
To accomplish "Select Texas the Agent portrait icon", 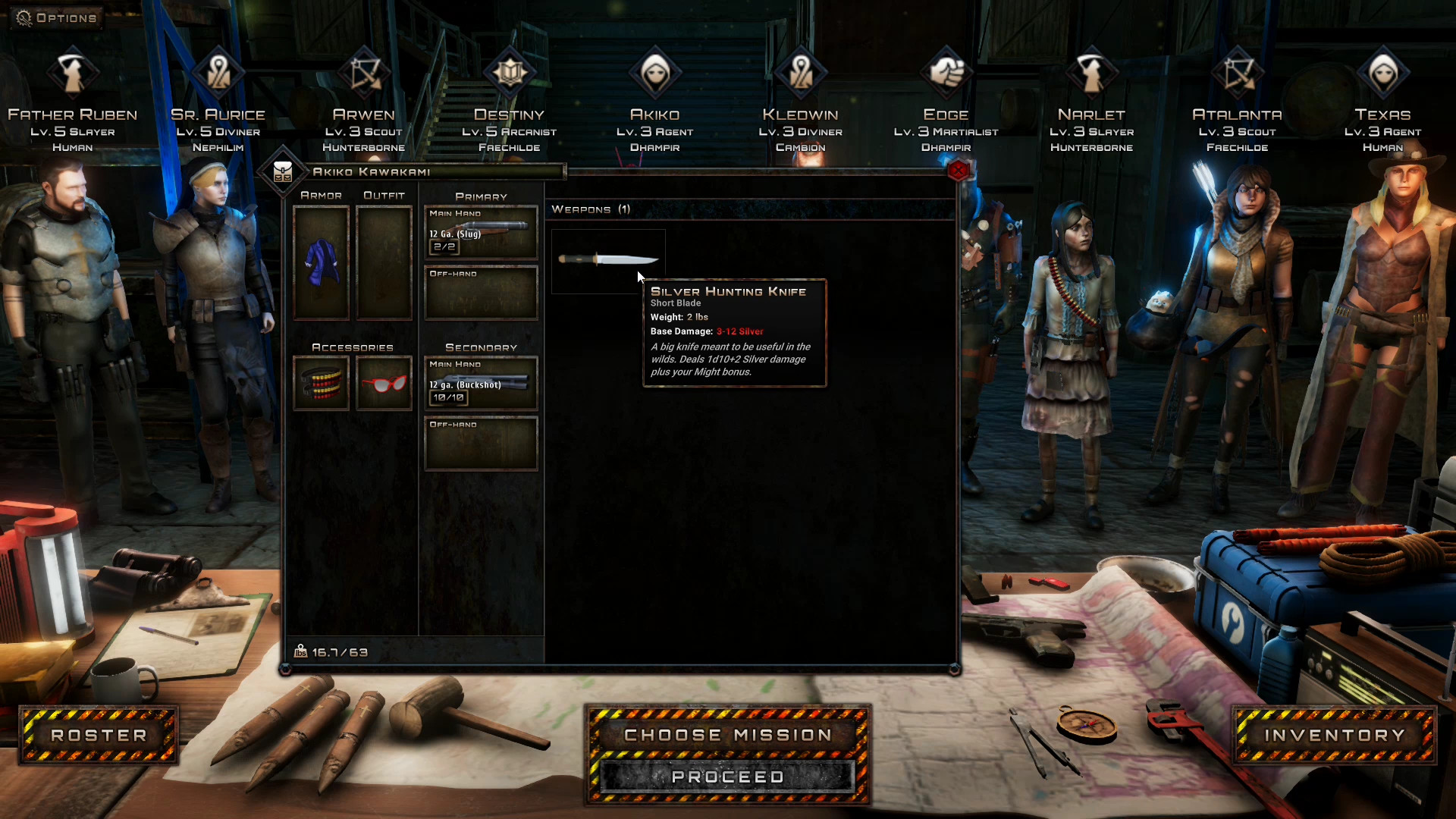I will pyautogui.click(x=1383, y=72).
